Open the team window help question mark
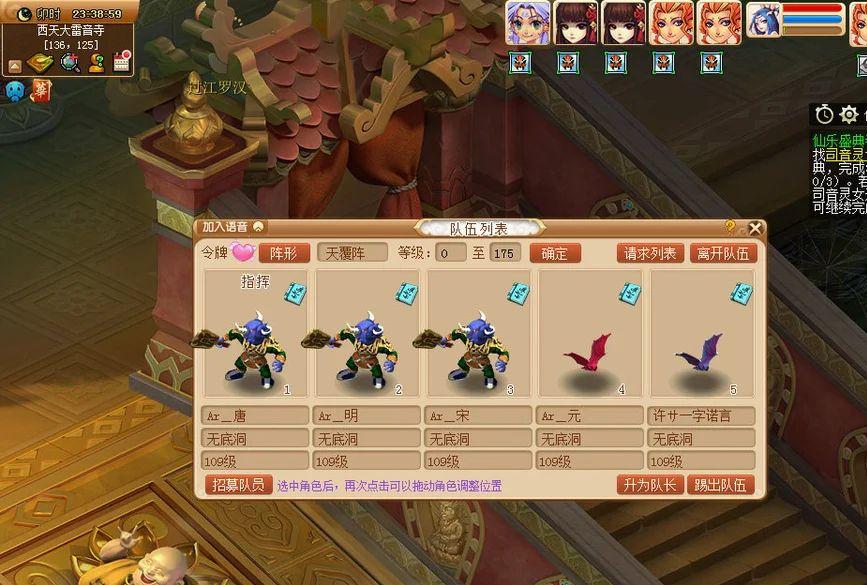This screenshot has height=585, width=867. tap(730, 227)
